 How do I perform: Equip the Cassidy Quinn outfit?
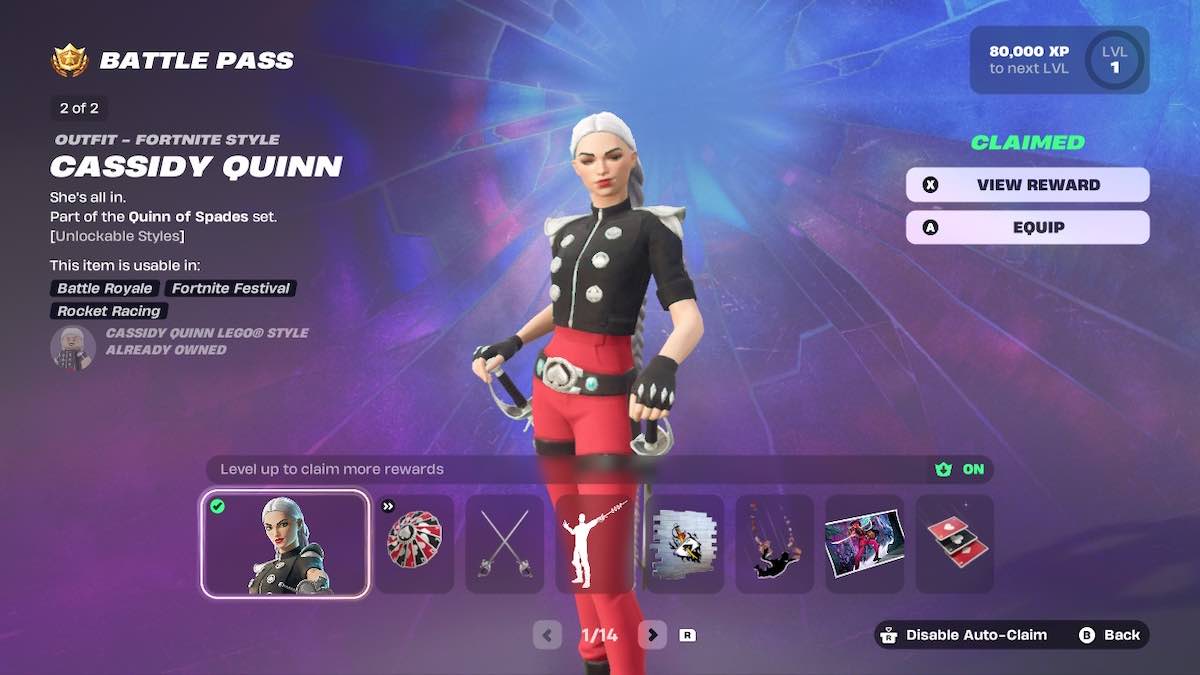click(1027, 227)
